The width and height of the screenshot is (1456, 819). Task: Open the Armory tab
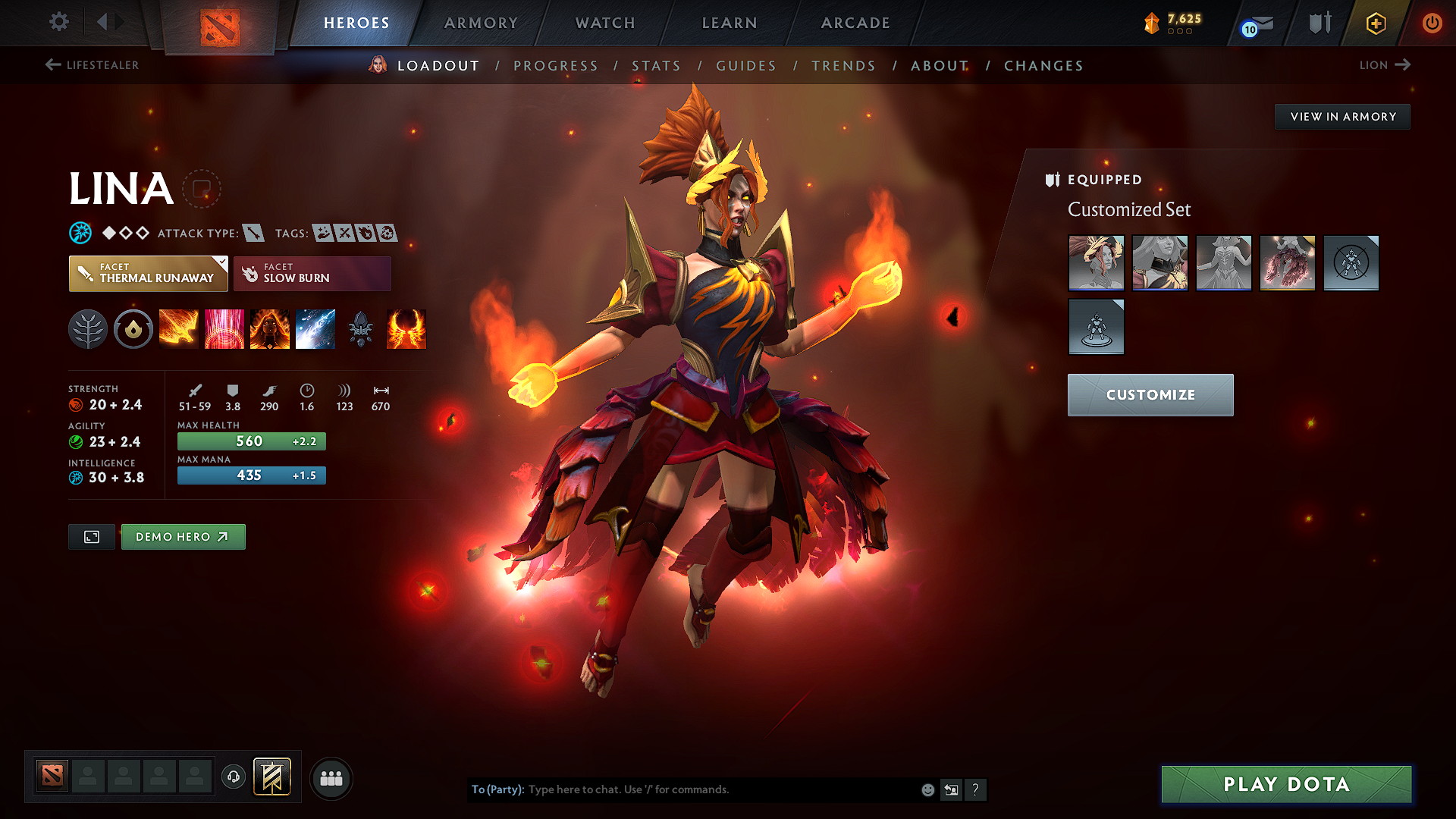tap(481, 23)
